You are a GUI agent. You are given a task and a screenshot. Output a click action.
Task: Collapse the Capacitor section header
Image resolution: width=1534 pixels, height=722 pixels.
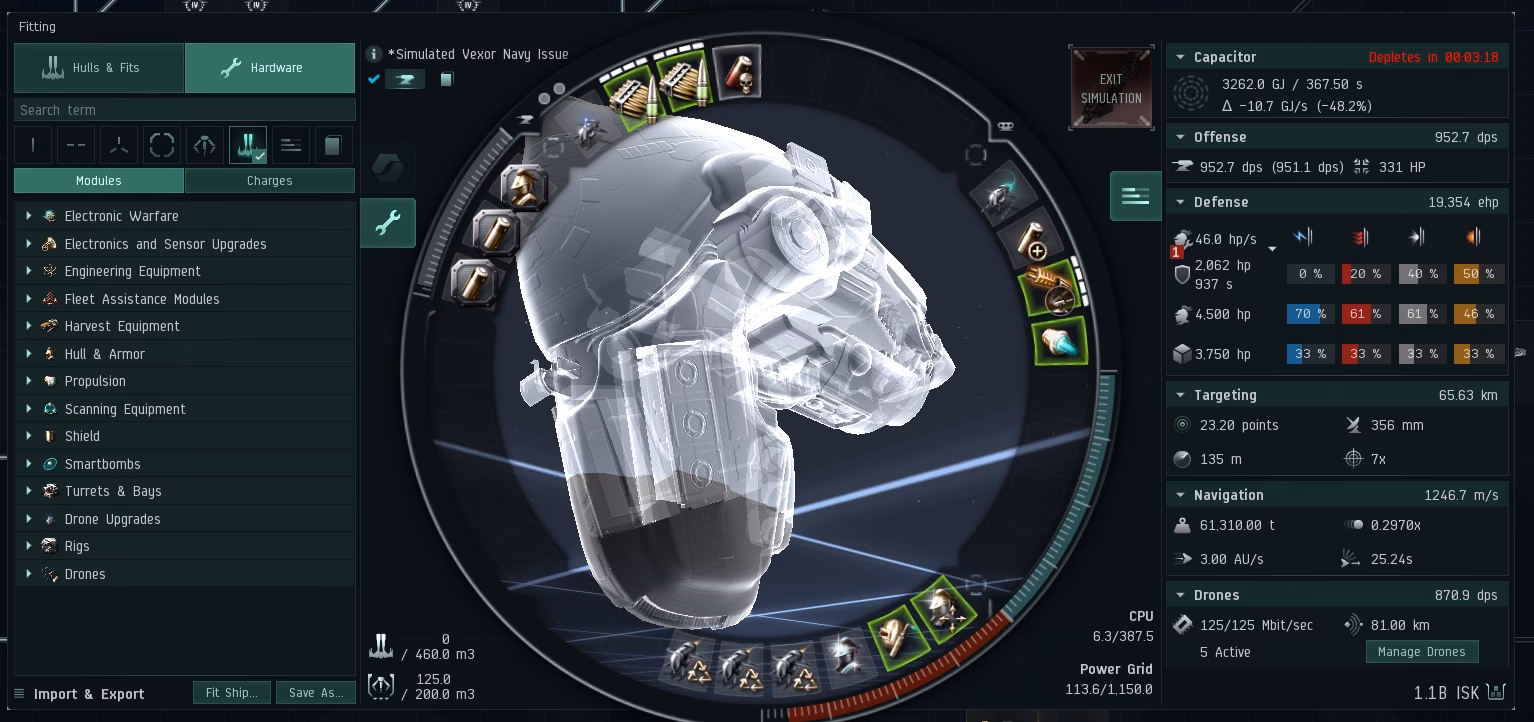pyautogui.click(x=1182, y=57)
